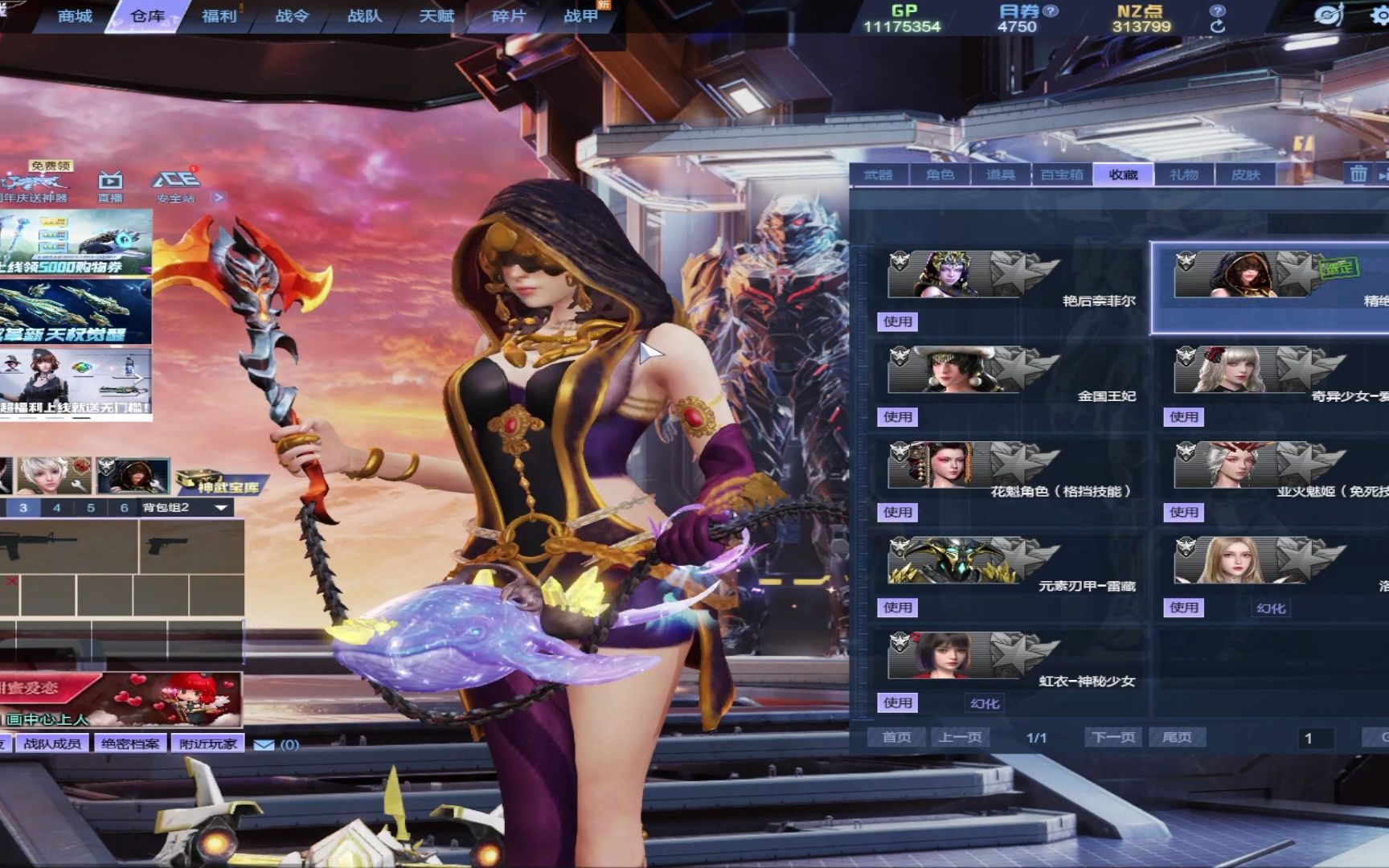
Task: Open the 背包组2 bag dropdown
Action: coord(220,508)
